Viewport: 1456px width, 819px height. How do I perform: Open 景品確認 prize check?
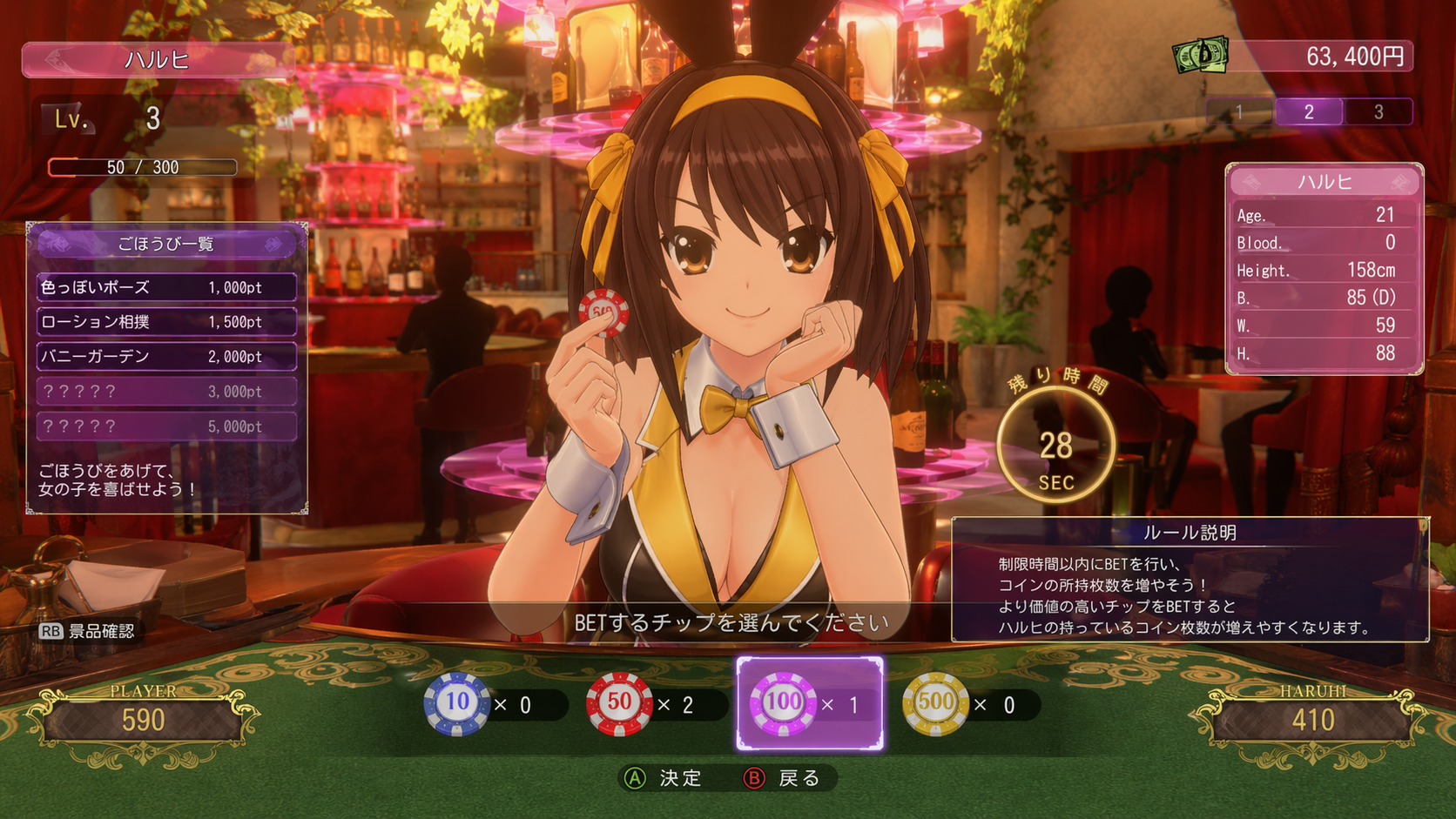coord(87,631)
